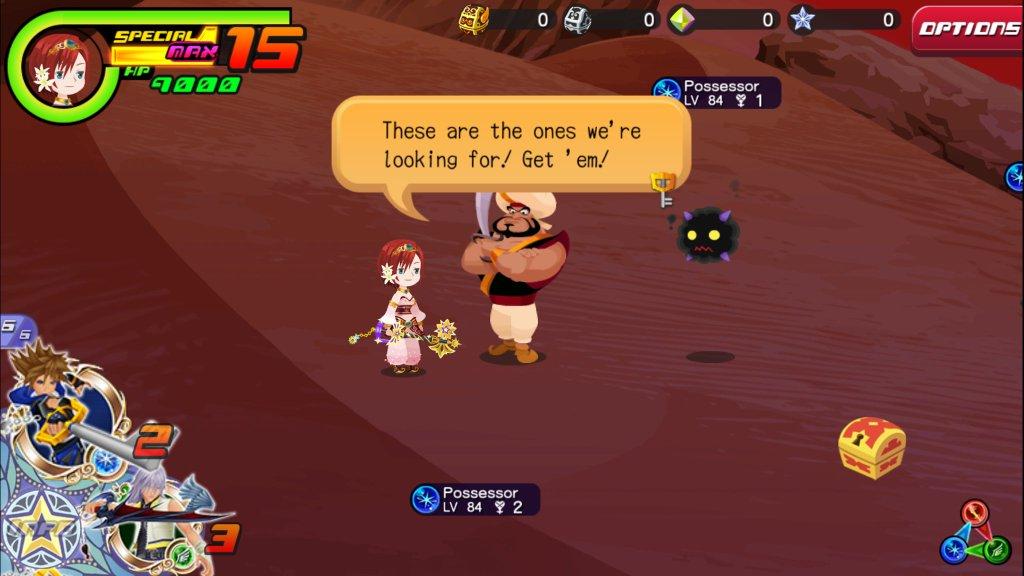Show the attribute triangle chart
The height and width of the screenshot is (576, 1024).
974,533
